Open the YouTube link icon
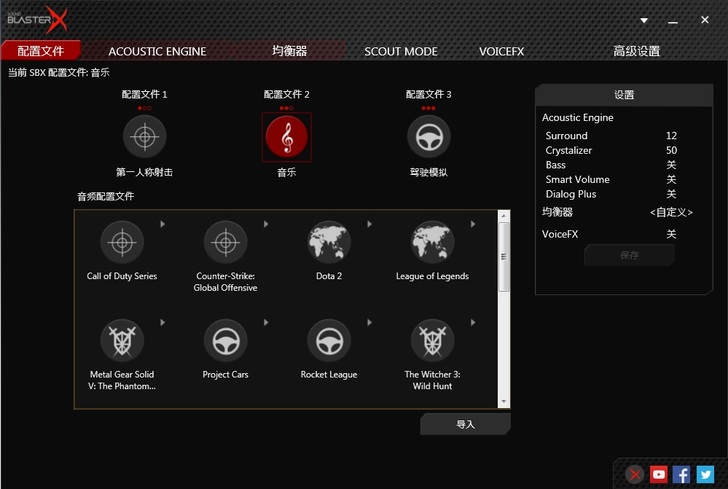This screenshot has height=489, width=728. tap(658, 475)
